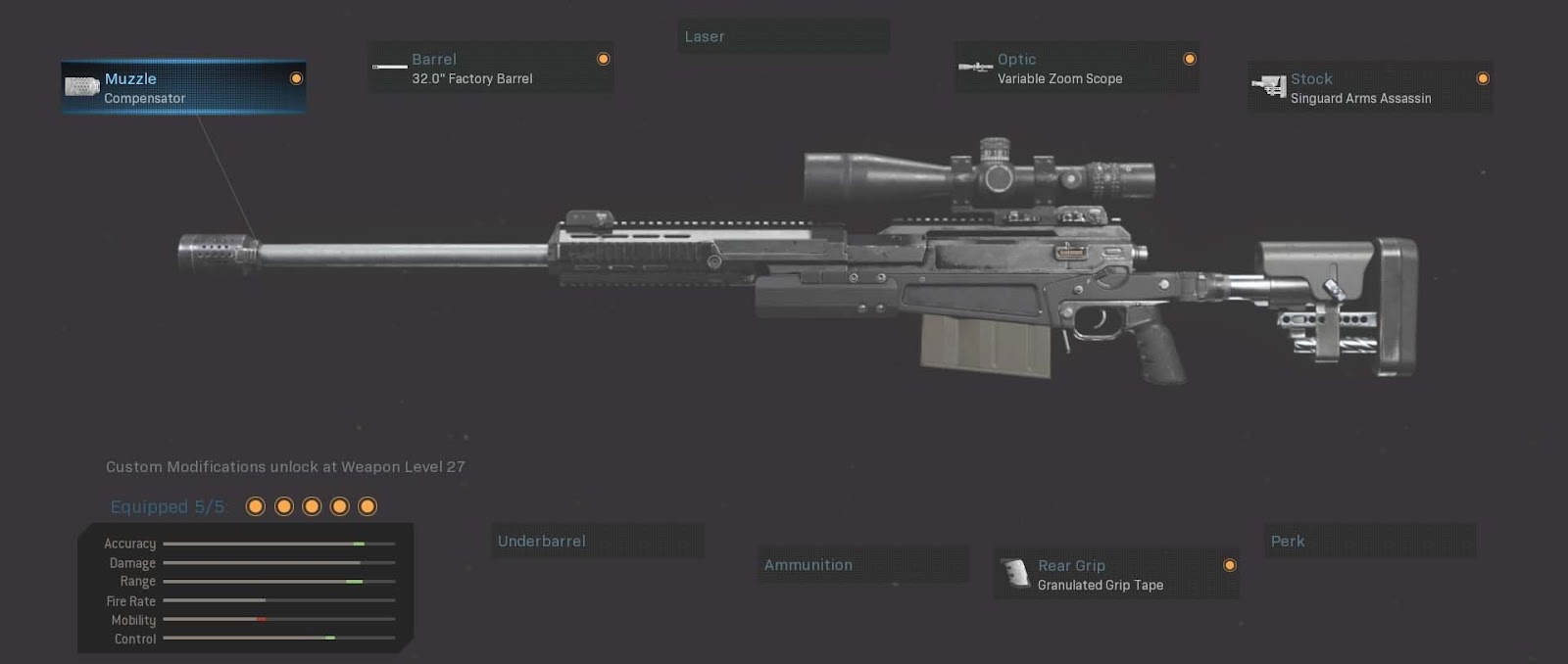Choose the empty Ammunition slot
Screen dimensions: 1568x664
coord(862,565)
